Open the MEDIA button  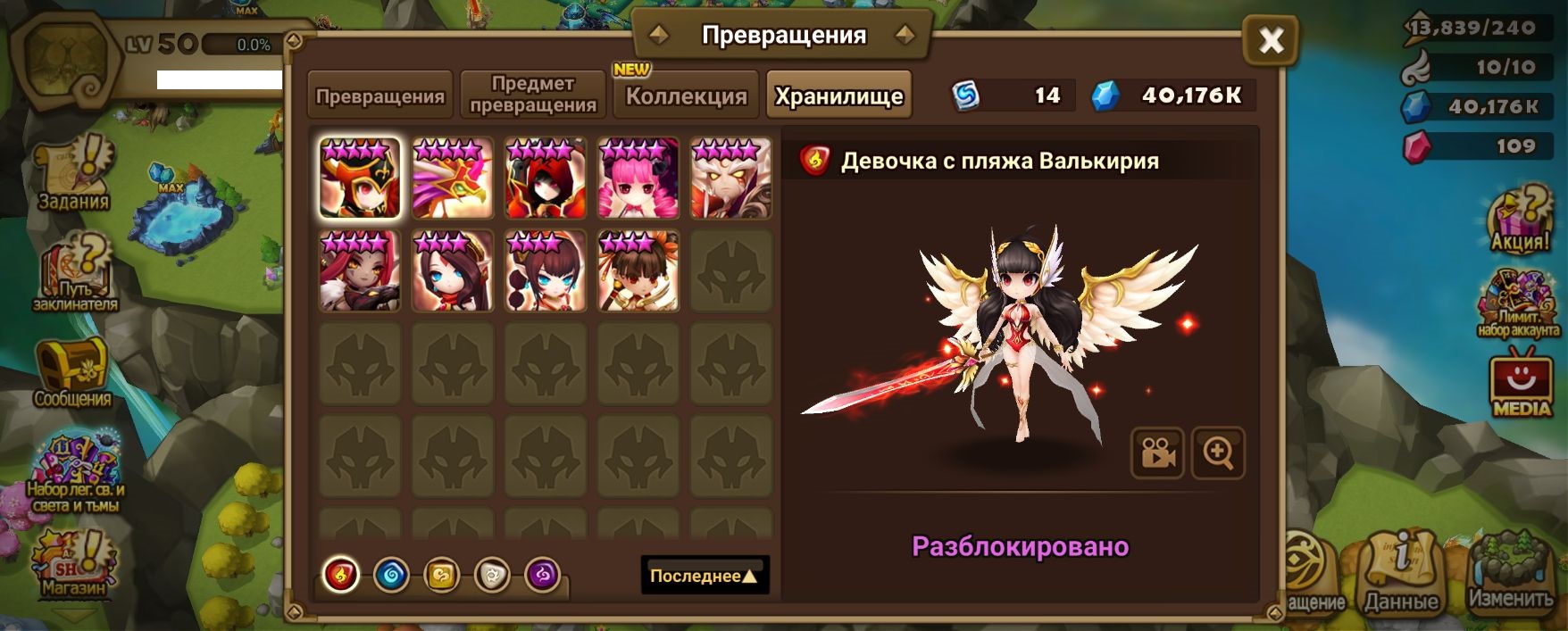(1521, 386)
